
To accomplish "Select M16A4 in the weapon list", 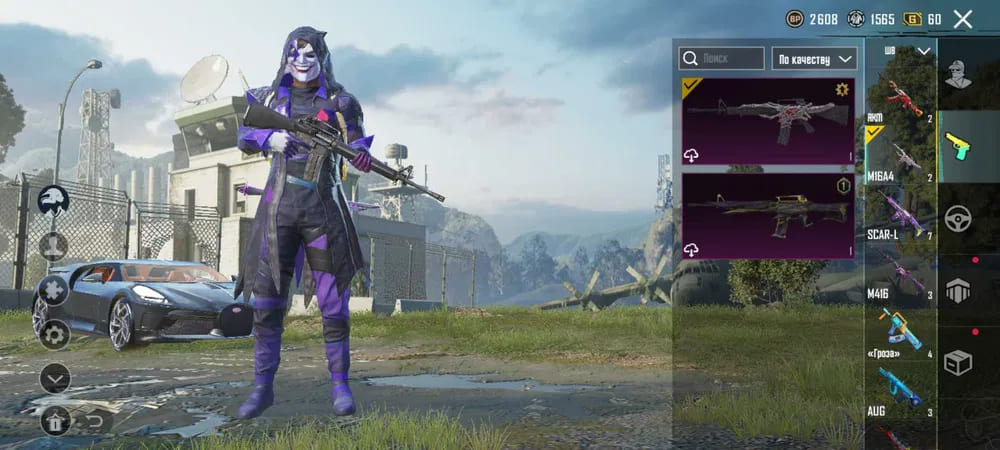I will 899,158.
